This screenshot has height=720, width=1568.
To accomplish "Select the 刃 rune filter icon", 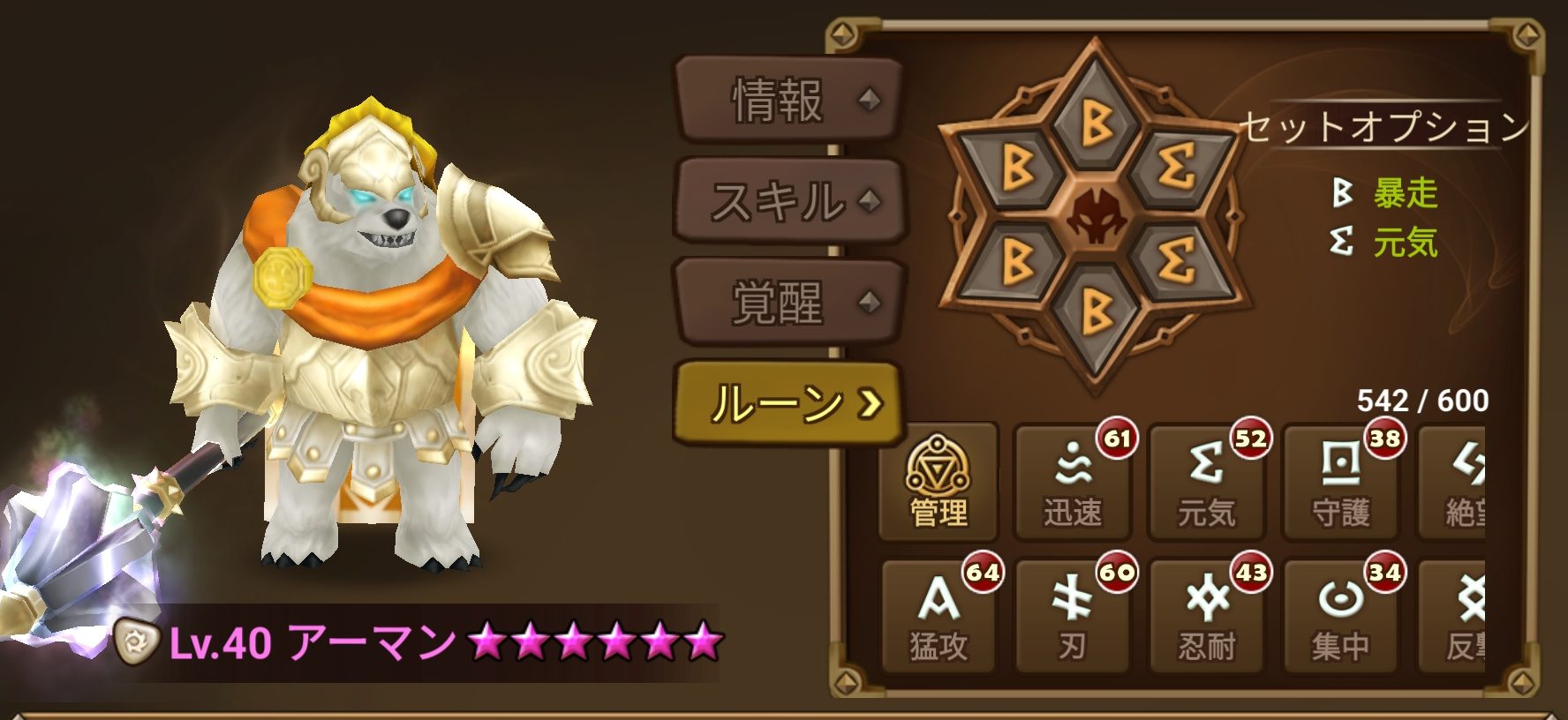I will pyautogui.click(x=1071, y=613).
